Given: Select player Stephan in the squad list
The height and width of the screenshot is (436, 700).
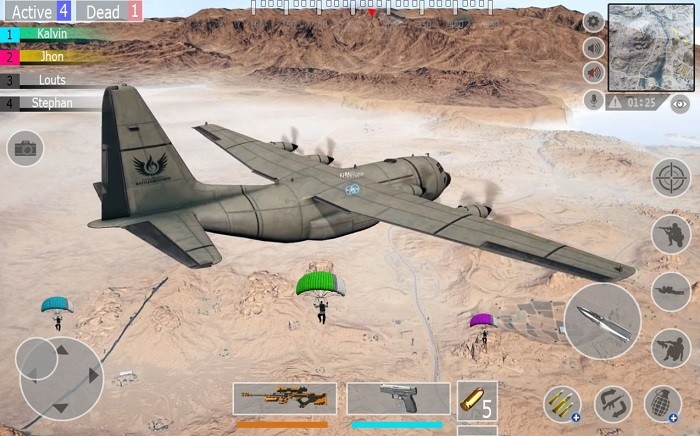Looking at the screenshot, I should 52,102.
